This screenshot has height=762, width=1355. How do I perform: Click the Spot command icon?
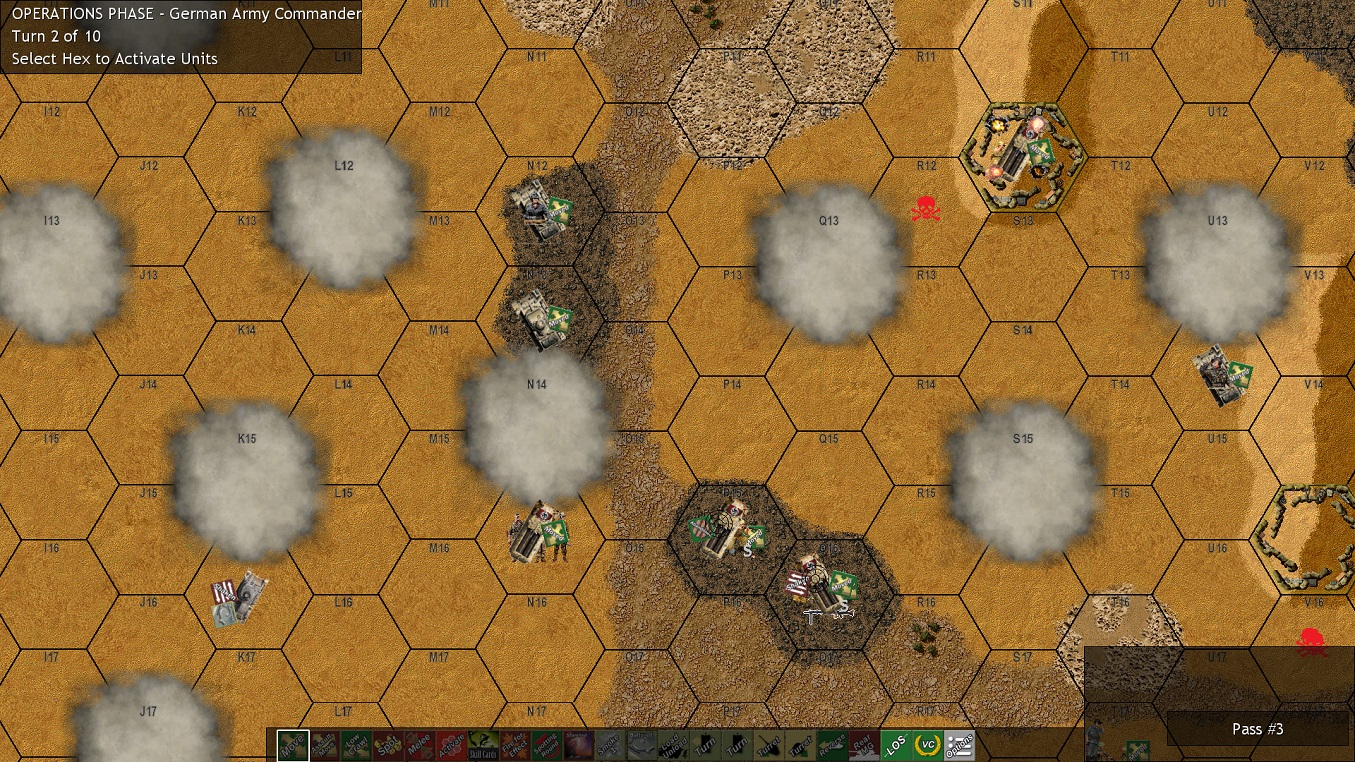click(x=388, y=744)
